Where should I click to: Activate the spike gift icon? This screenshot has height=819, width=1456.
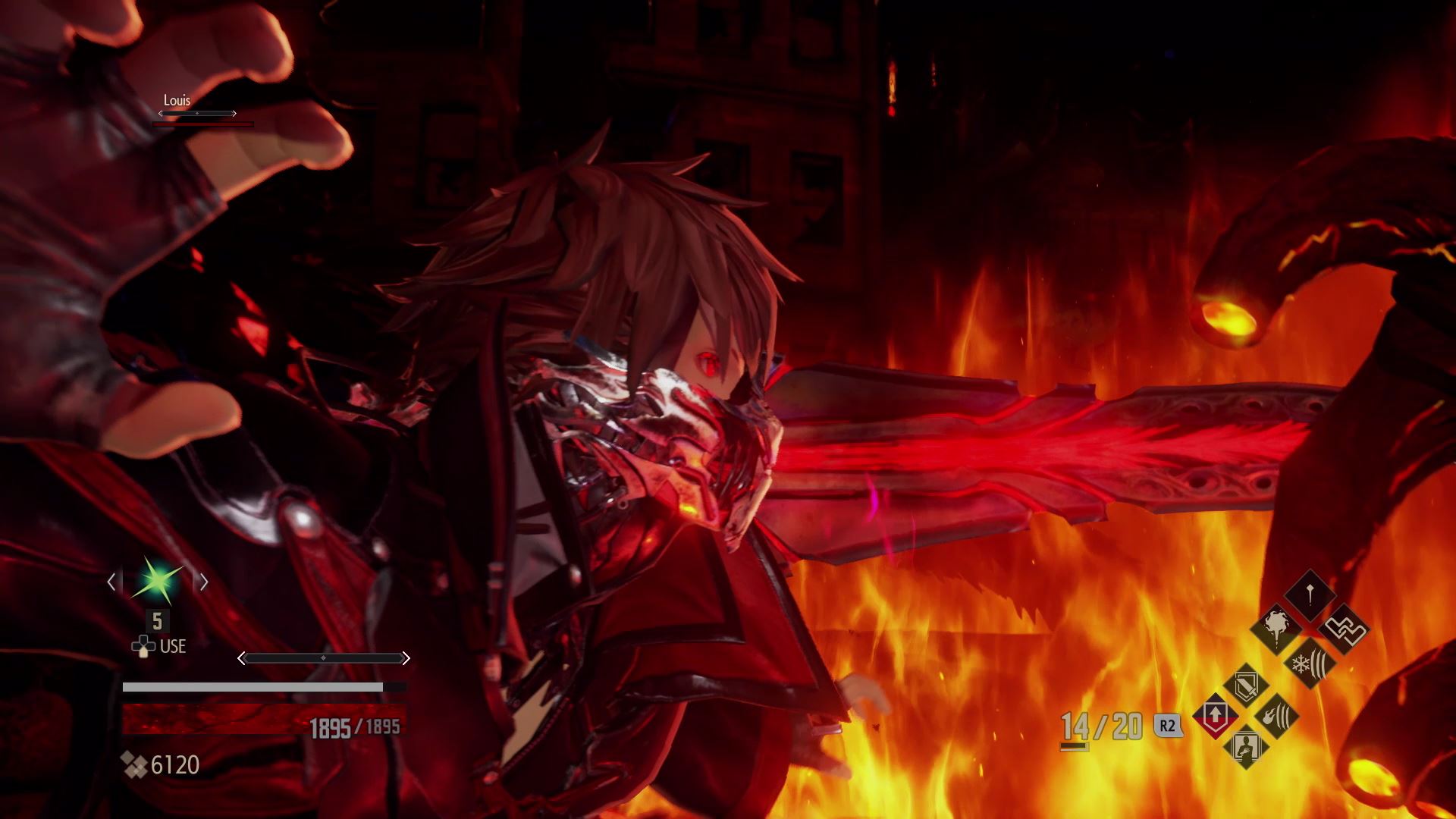coord(1310,595)
